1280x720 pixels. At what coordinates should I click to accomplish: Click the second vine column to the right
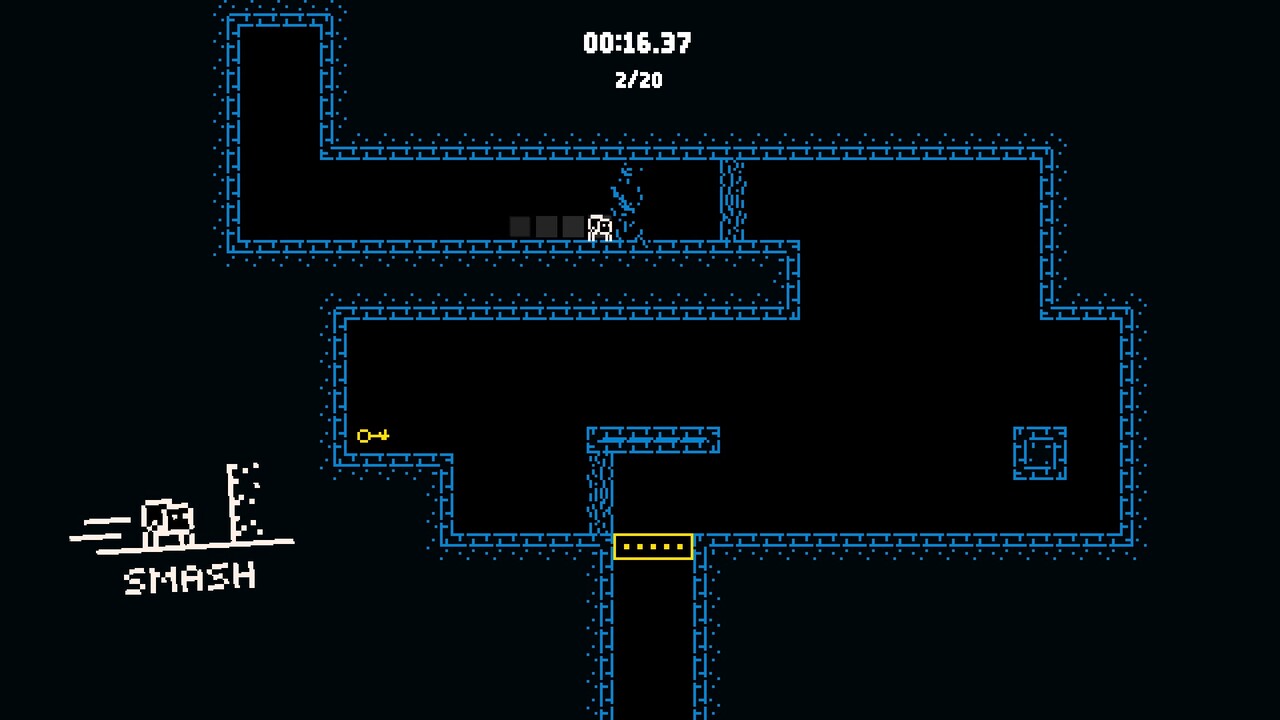[x=731, y=200]
